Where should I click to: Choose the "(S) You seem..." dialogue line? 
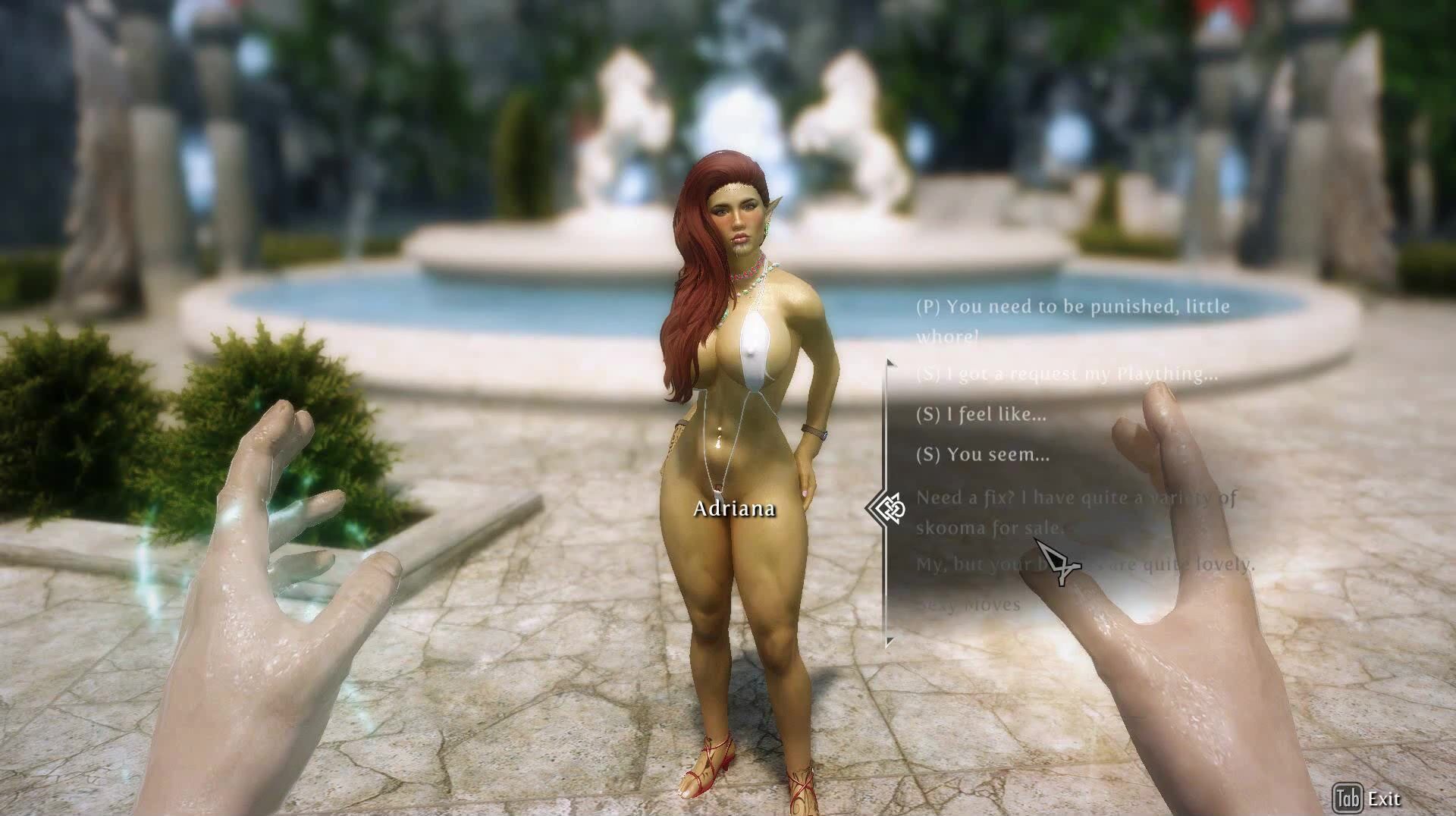pos(983,454)
